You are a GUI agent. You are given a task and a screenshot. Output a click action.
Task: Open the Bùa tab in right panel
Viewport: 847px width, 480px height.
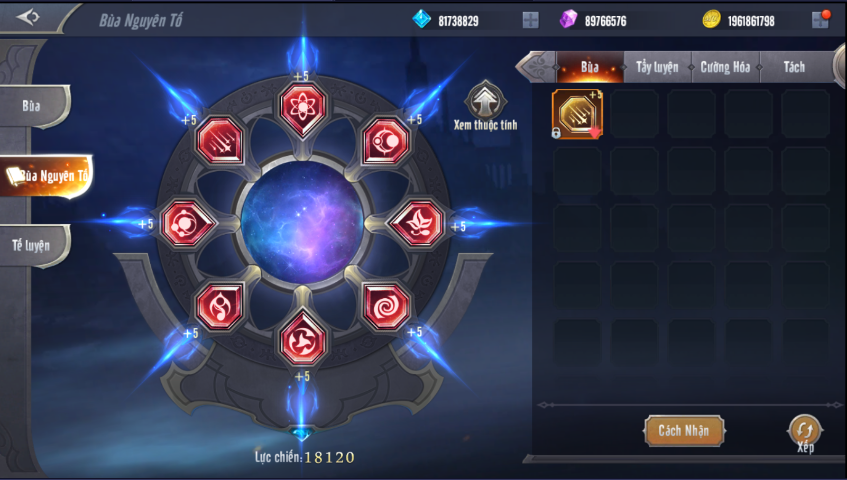590,67
